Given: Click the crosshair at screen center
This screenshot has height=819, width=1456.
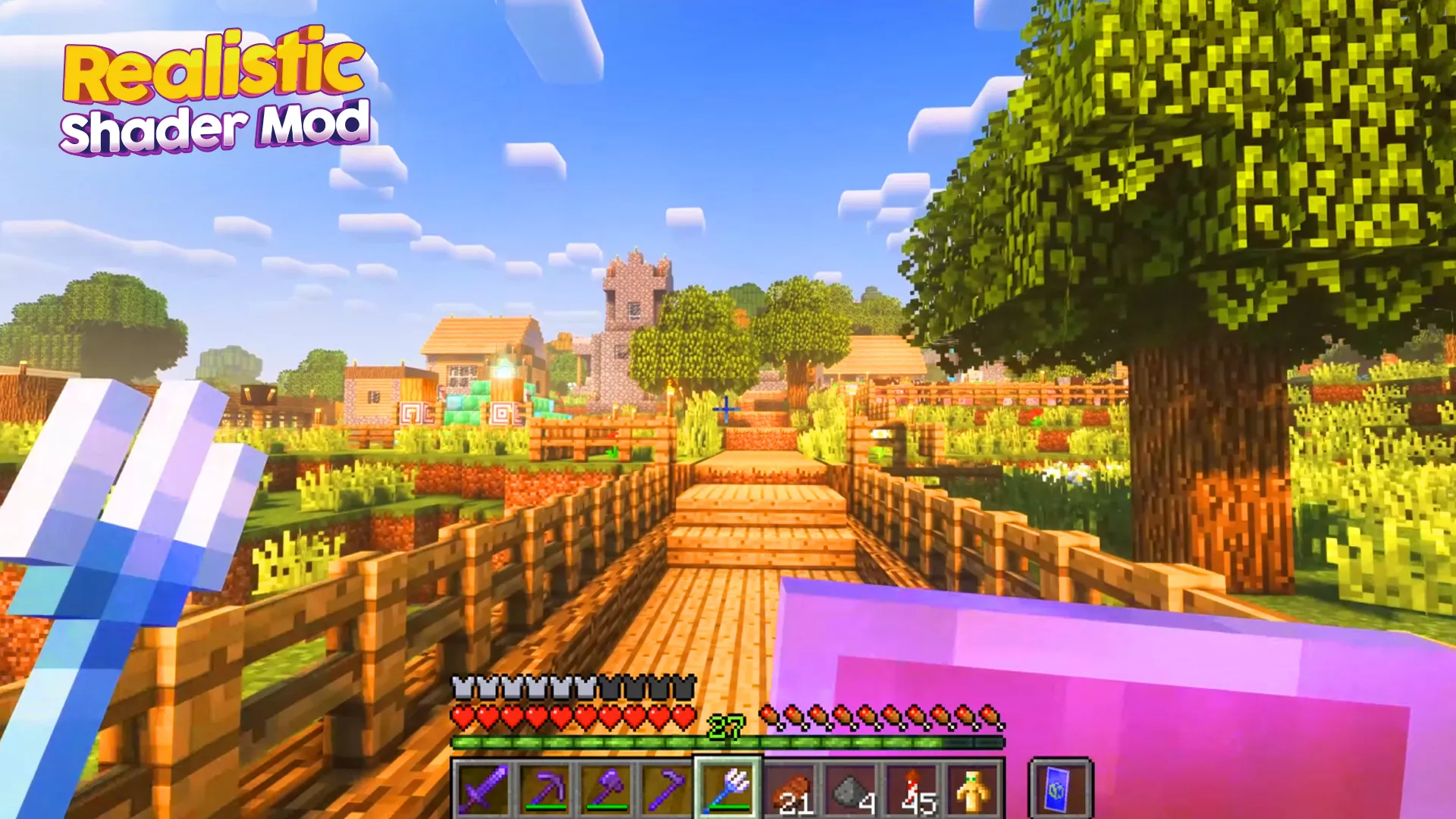Looking at the screenshot, I should pos(728,409).
